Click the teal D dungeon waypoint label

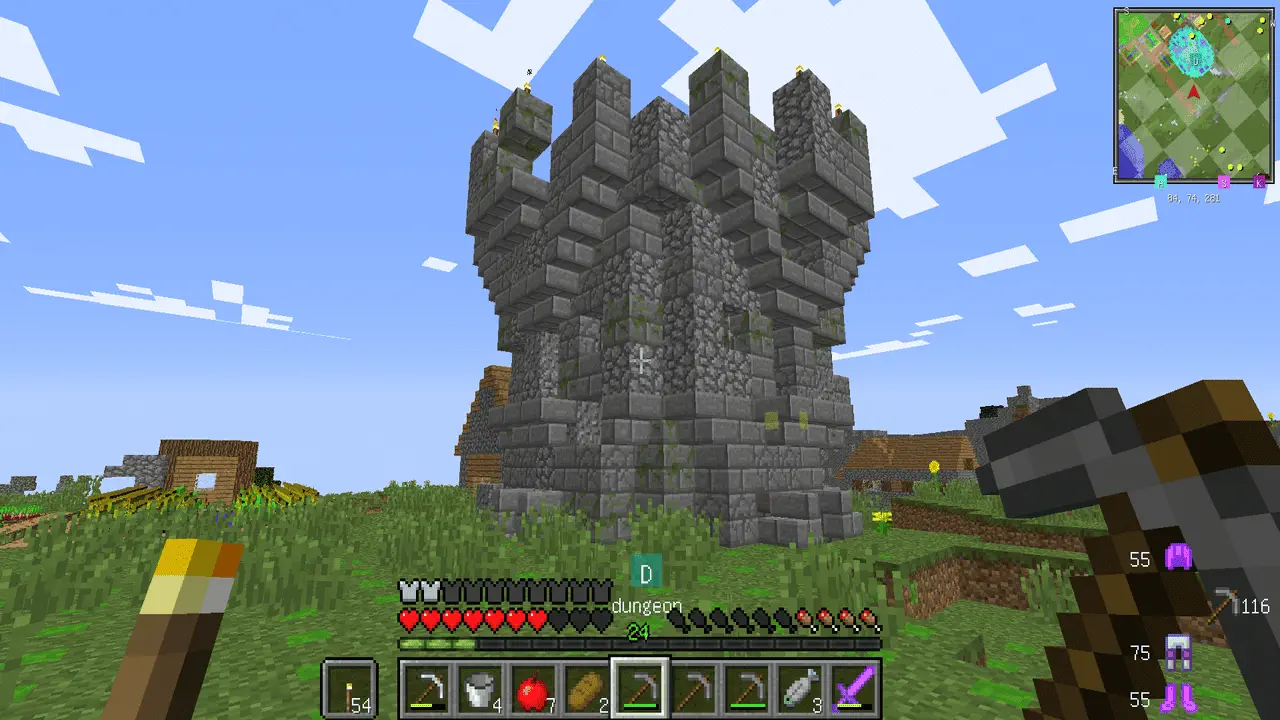(646, 574)
